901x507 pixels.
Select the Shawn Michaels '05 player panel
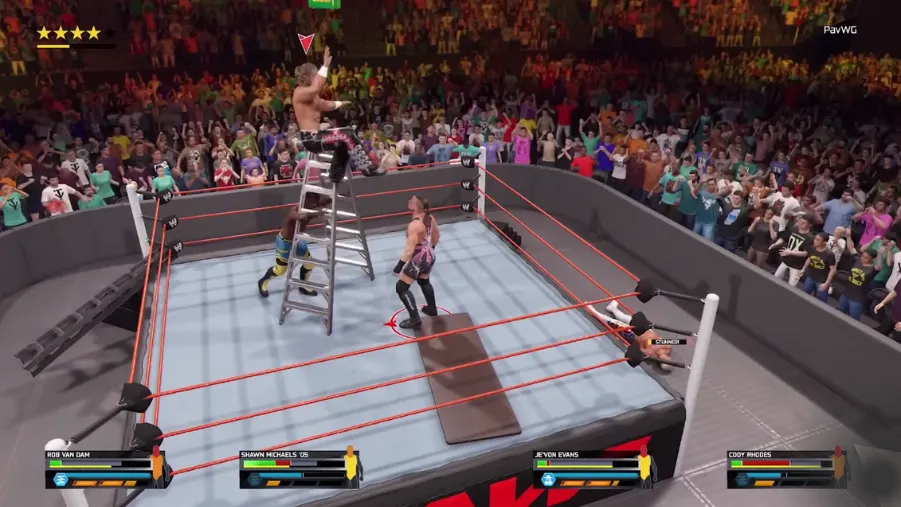(x=295, y=468)
